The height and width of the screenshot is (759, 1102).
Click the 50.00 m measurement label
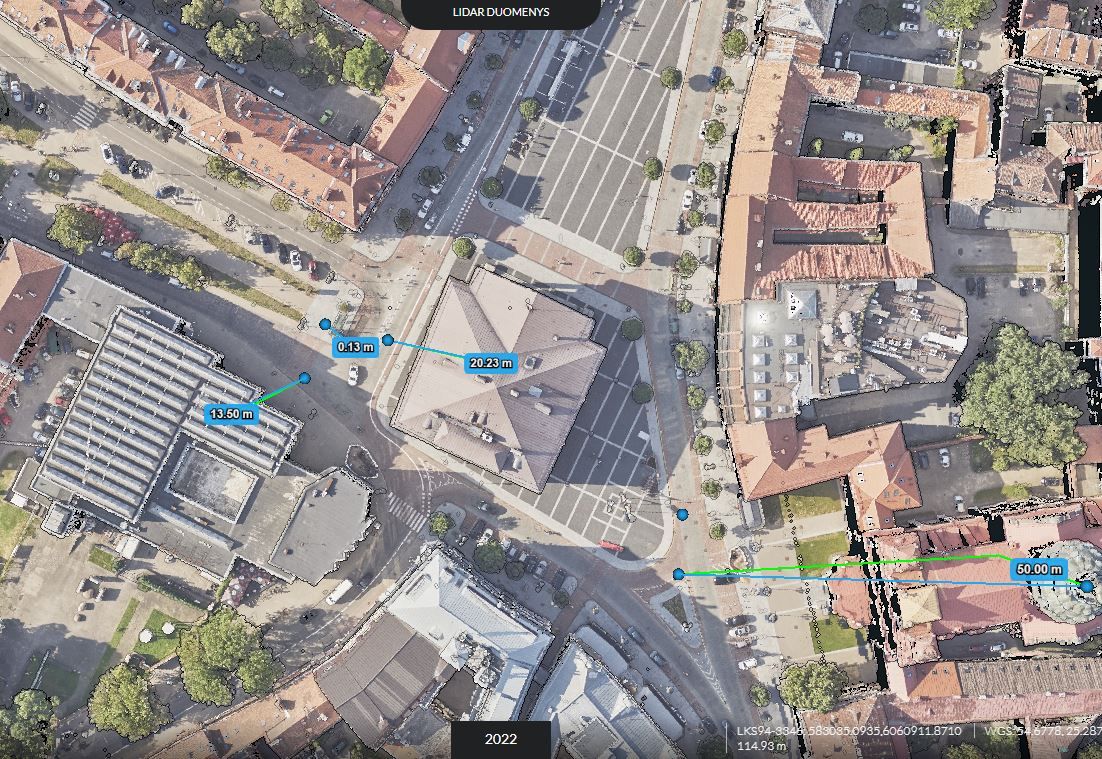click(x=1039, y=569)
